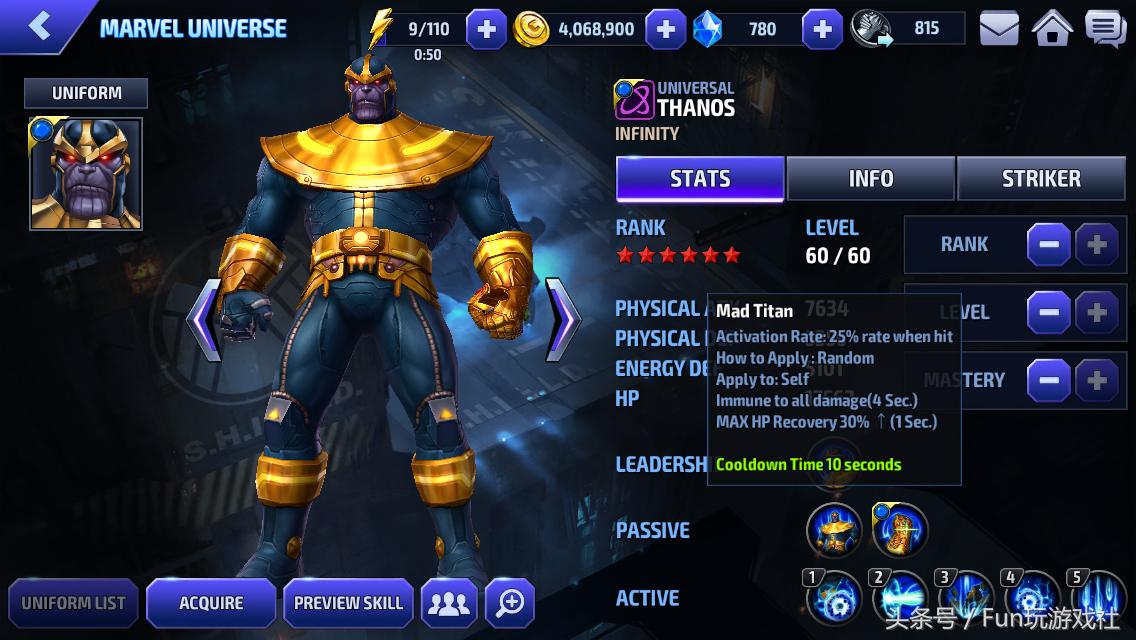The image size is (1136, 640).
Task: Show the next character with right arrow
Action: pos(564,319)
